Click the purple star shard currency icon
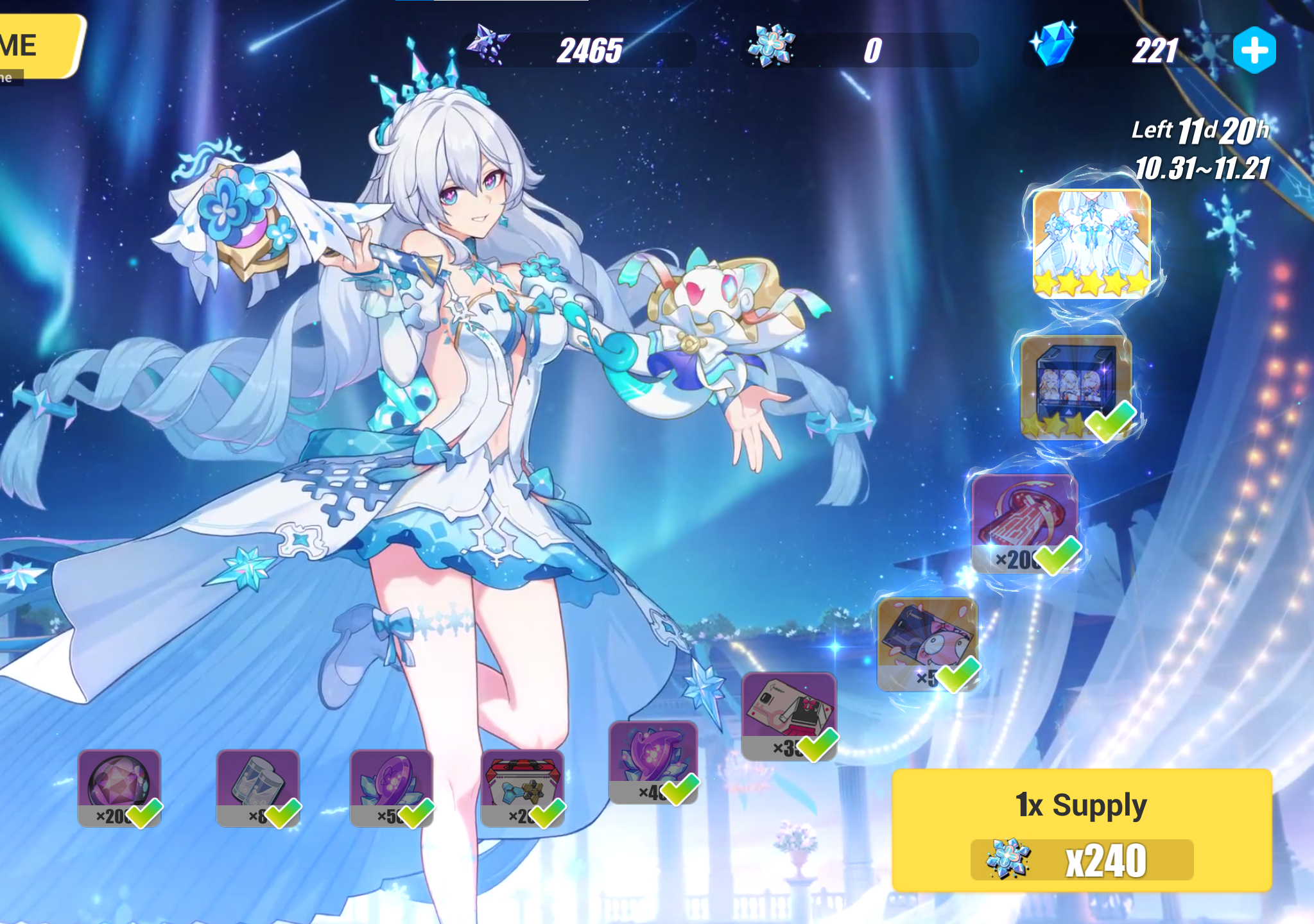The width and height of the screenshot is (1314, 924). pos(488,45)
